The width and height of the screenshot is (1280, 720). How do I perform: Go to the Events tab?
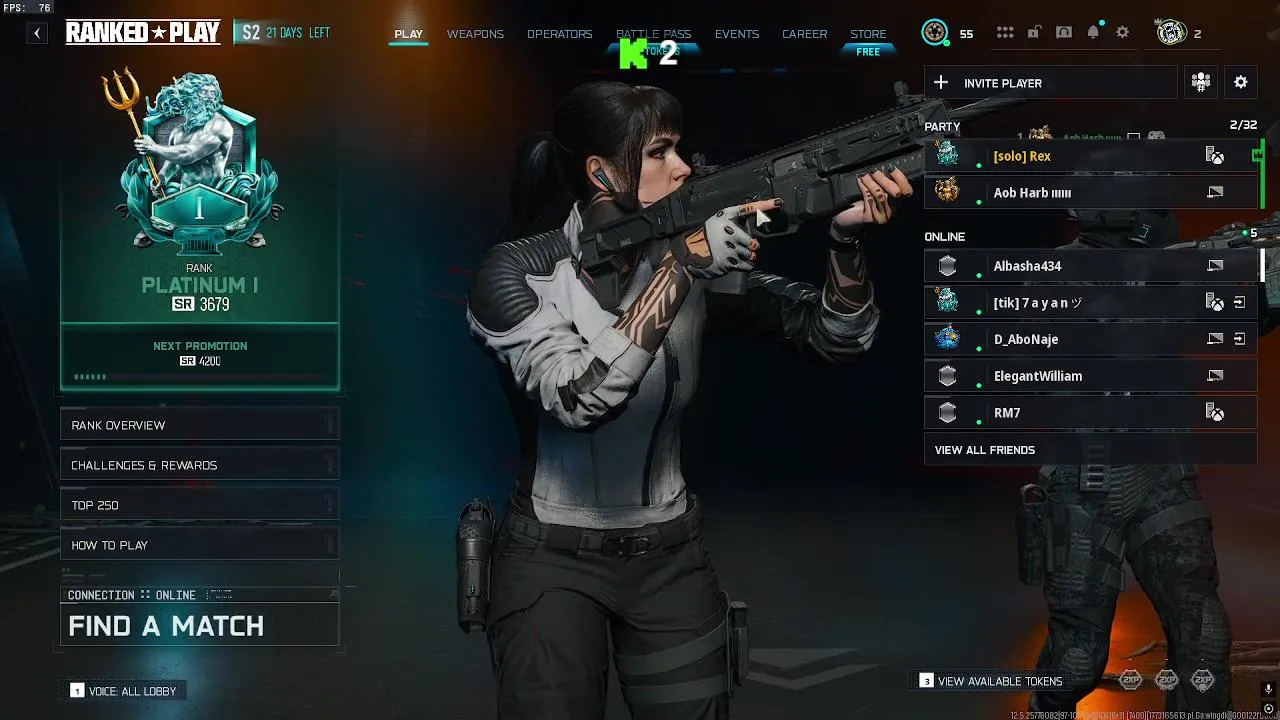[x=737, y=34]
